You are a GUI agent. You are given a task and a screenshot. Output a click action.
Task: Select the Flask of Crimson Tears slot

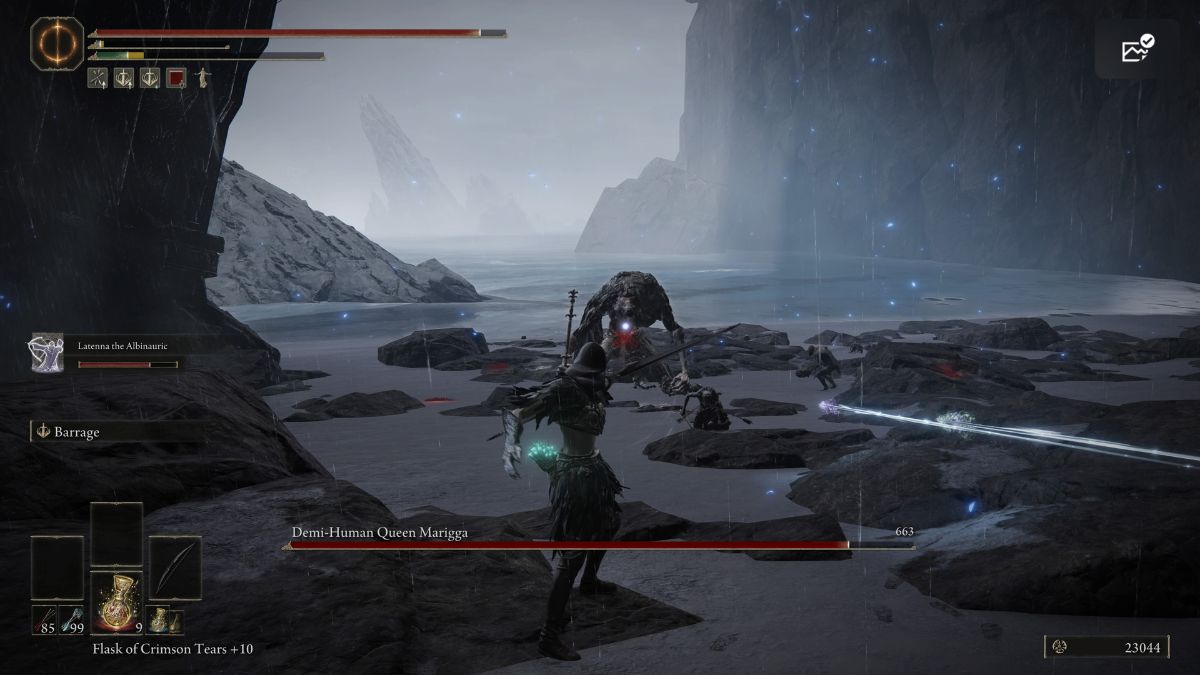pos(118,603)
